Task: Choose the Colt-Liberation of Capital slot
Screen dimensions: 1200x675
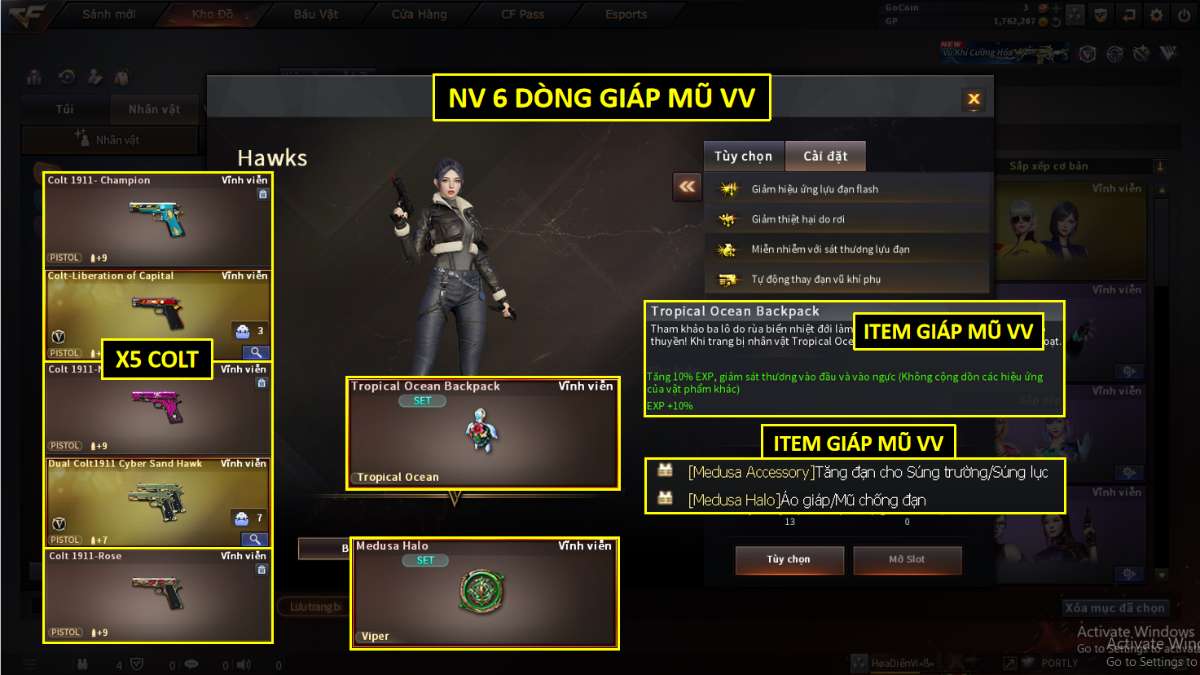Action: pyautogui.click(x=157, y=314)
